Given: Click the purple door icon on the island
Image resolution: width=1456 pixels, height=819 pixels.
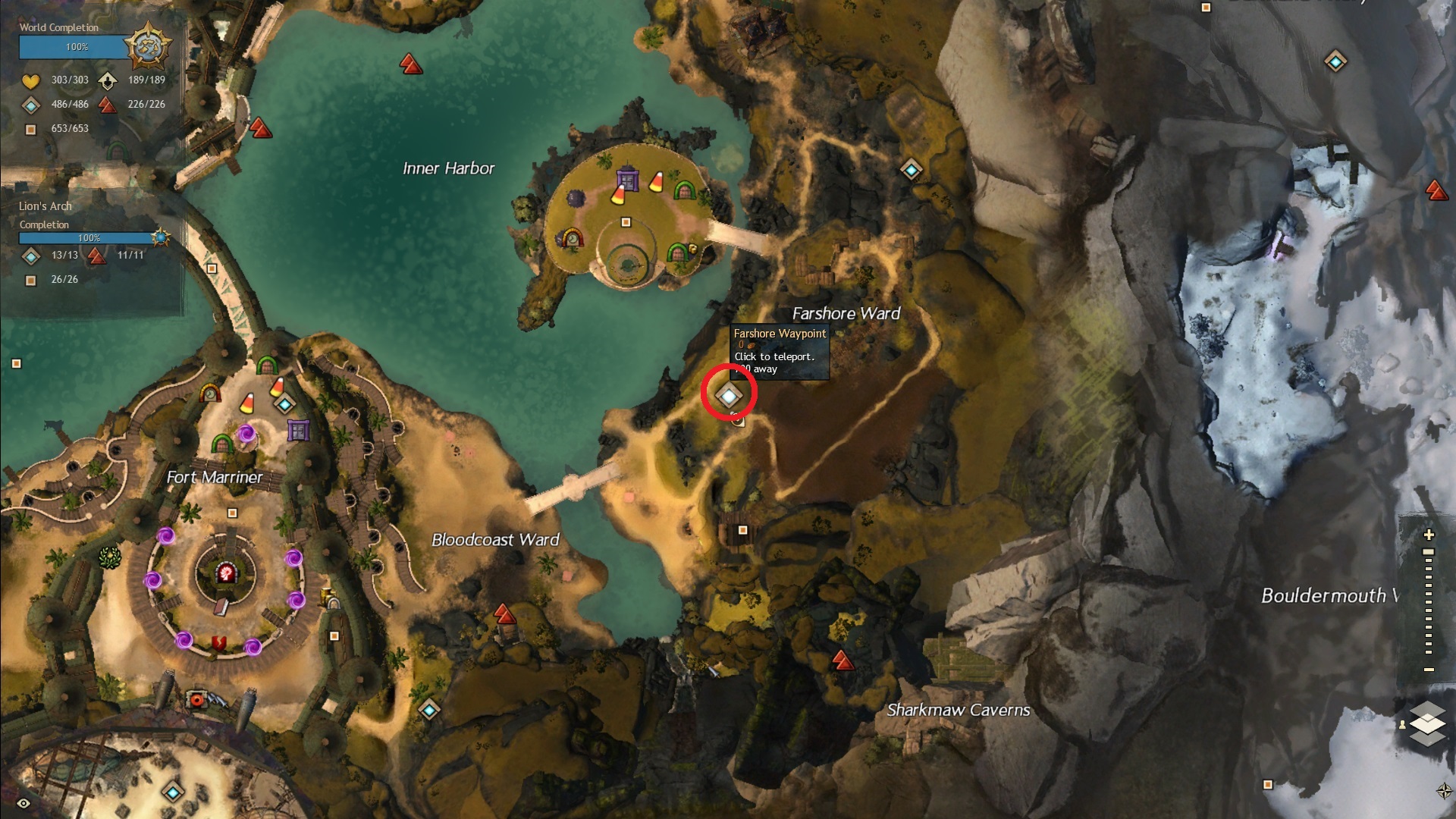Looking at the screenshot, I should click(626, 178).
